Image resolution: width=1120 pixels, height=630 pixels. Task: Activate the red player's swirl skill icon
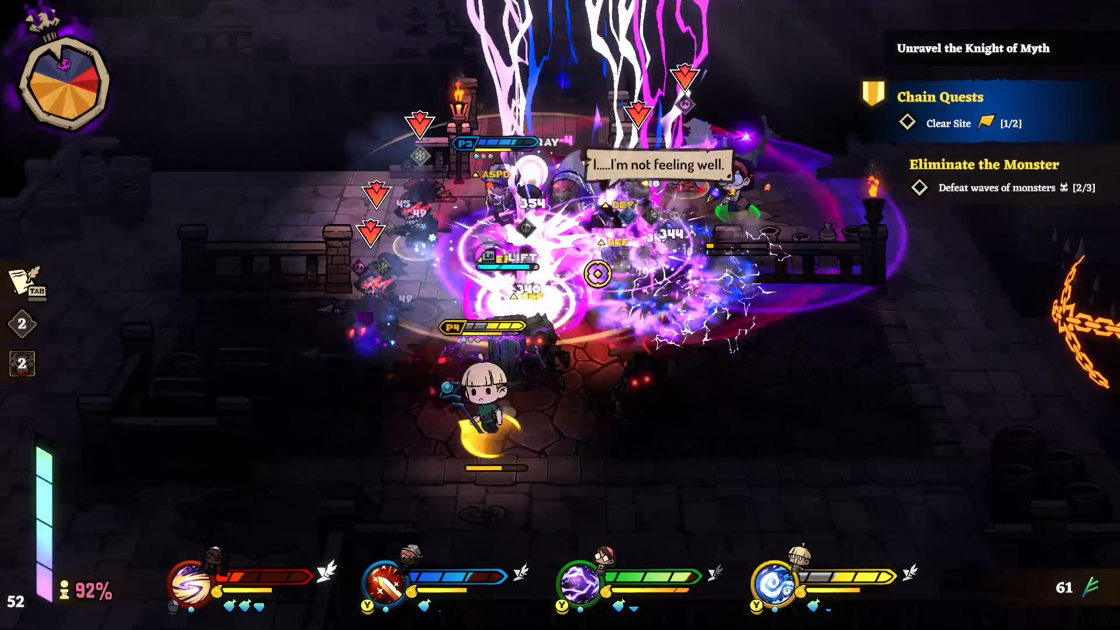click(x=188, y=583)
